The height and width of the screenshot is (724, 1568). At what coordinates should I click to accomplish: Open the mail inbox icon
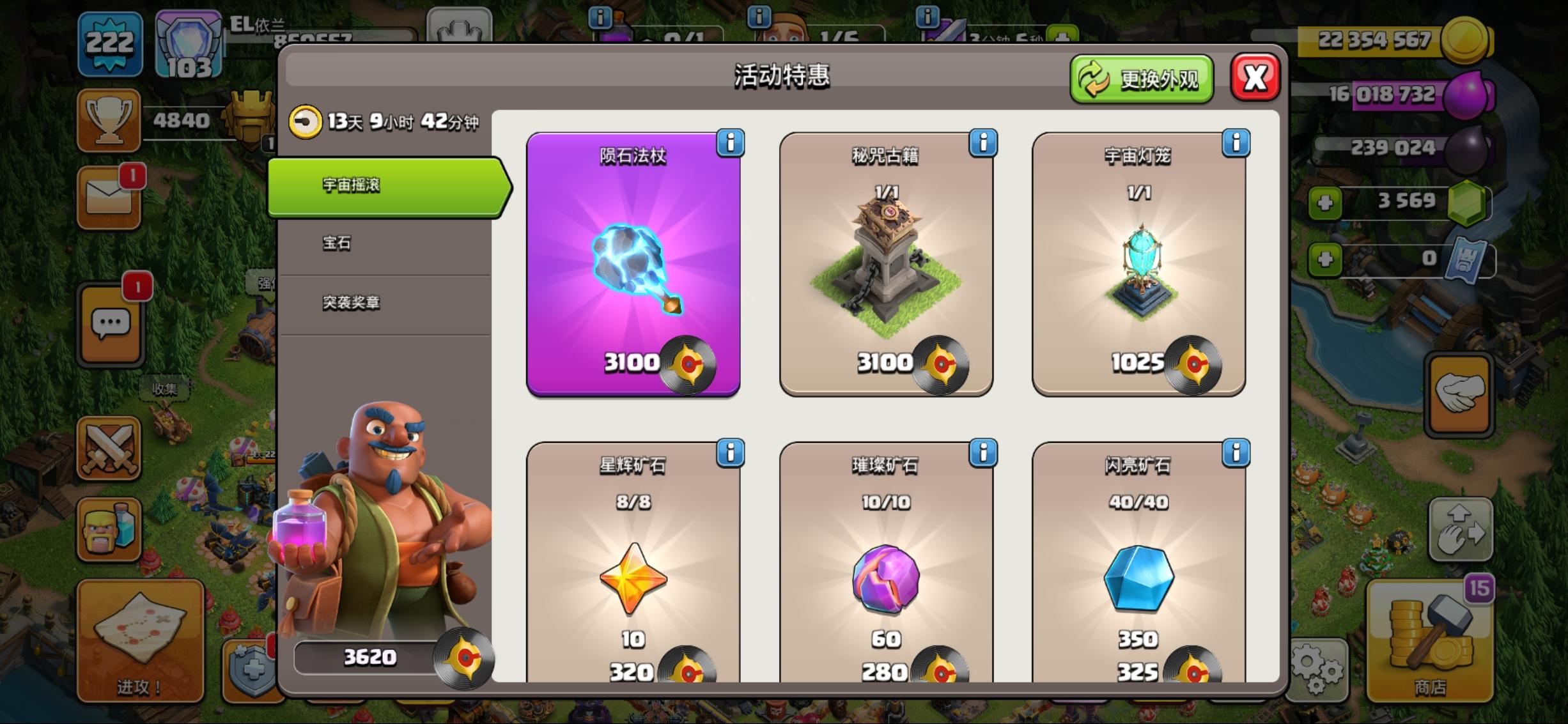(x=109, y=197)
